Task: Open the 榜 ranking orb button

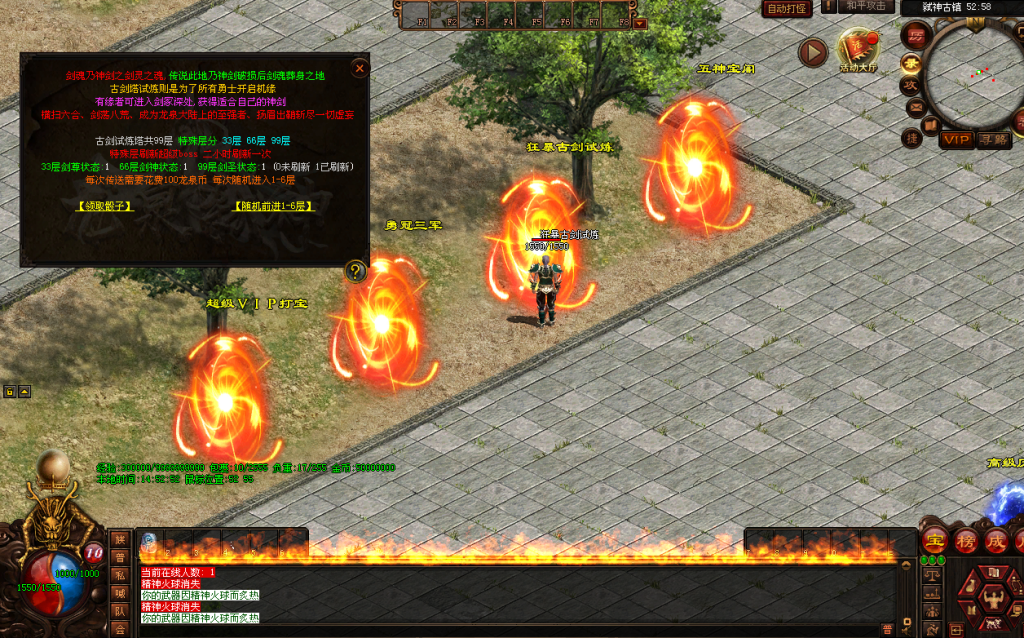Action: (x=967, y=540)
